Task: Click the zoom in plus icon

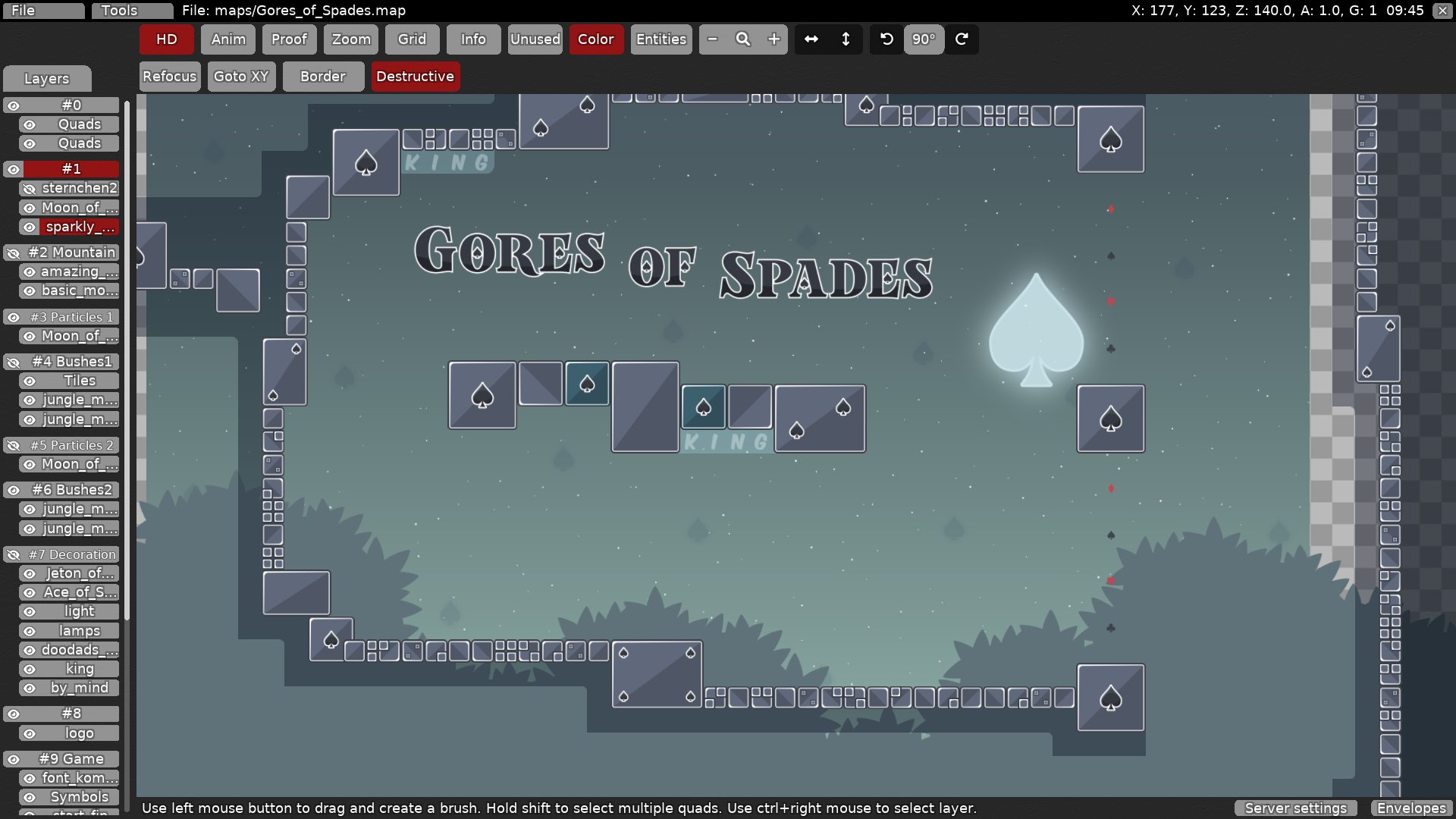Action: tap(773, 39)
